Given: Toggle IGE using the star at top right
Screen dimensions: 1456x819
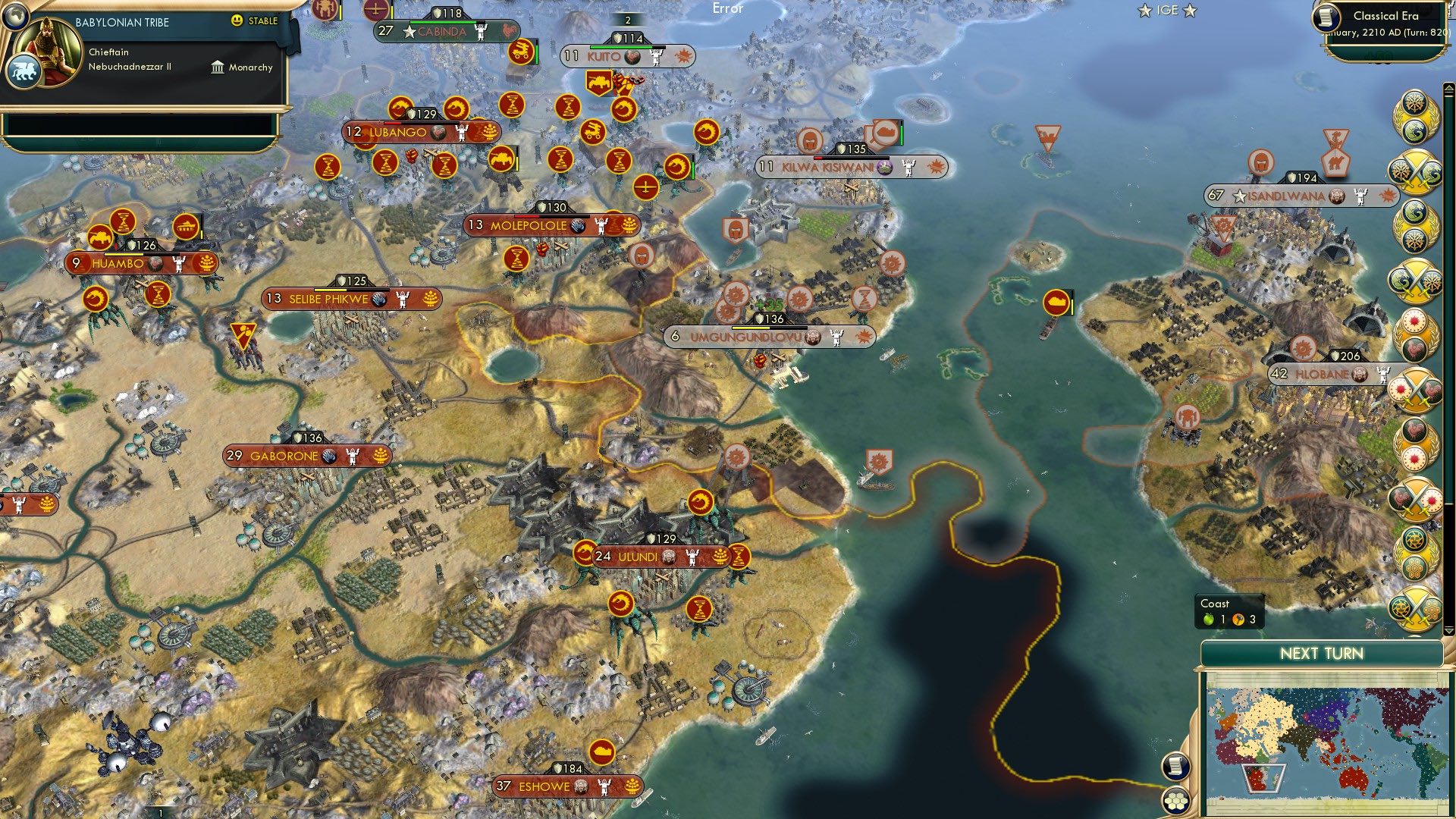Looking at the screenshot, I should (x=1189, y=11).
